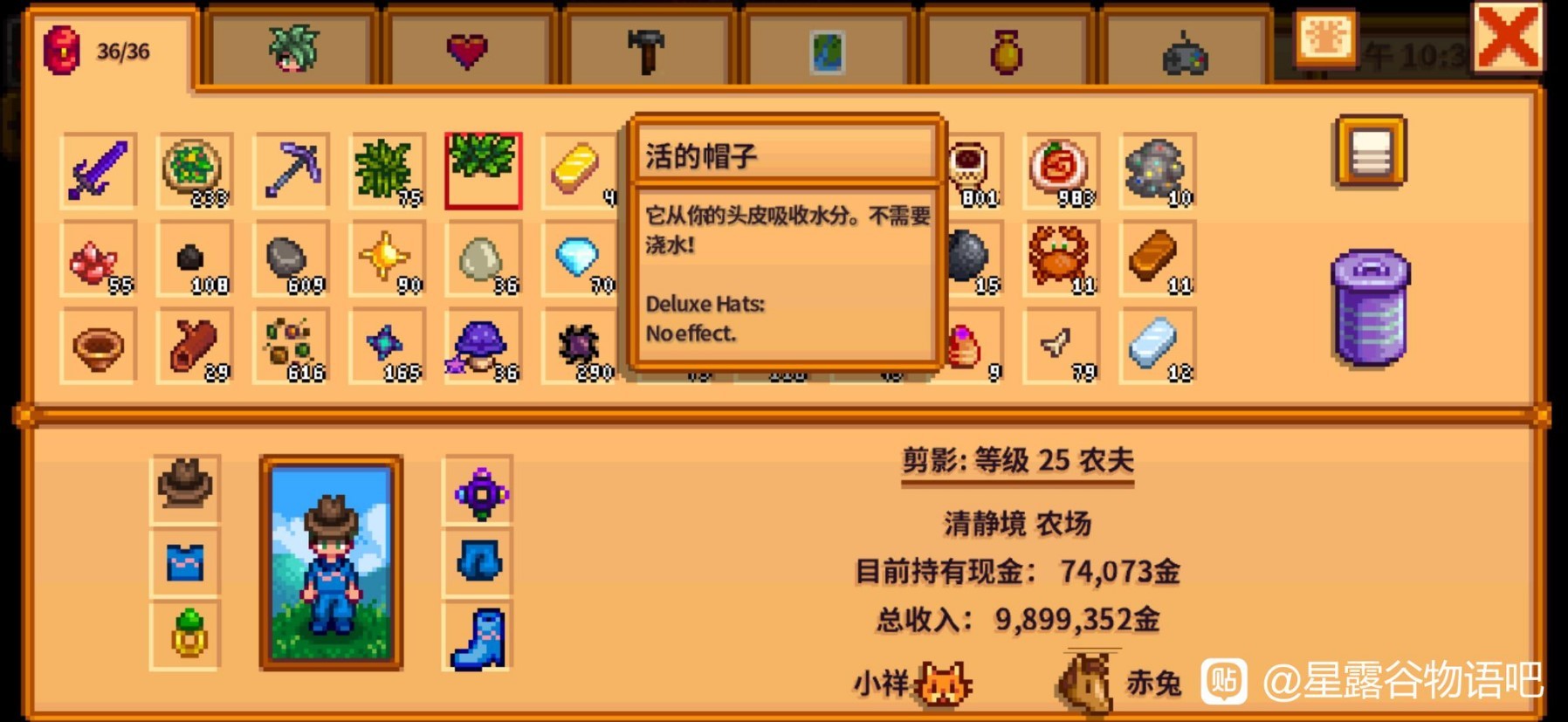Select the purple mushroom item
This screenshot has height=722, width=1568.
[483, 345]
